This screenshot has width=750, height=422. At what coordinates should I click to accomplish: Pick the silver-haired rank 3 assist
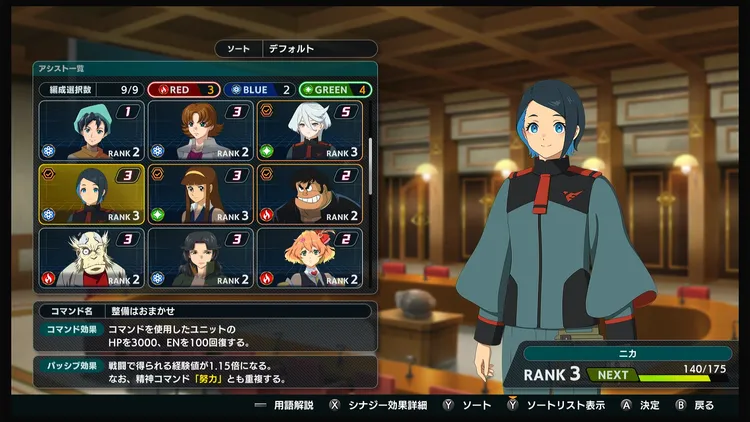309,130
